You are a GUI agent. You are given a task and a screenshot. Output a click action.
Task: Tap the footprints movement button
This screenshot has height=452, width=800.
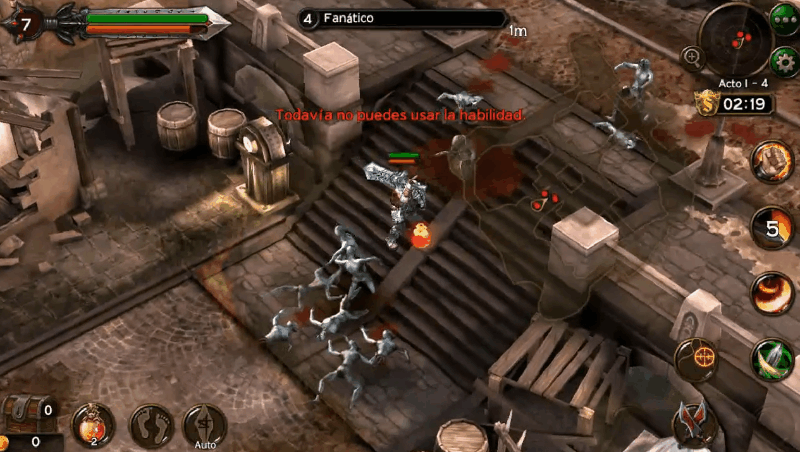[x=151, y=425]
